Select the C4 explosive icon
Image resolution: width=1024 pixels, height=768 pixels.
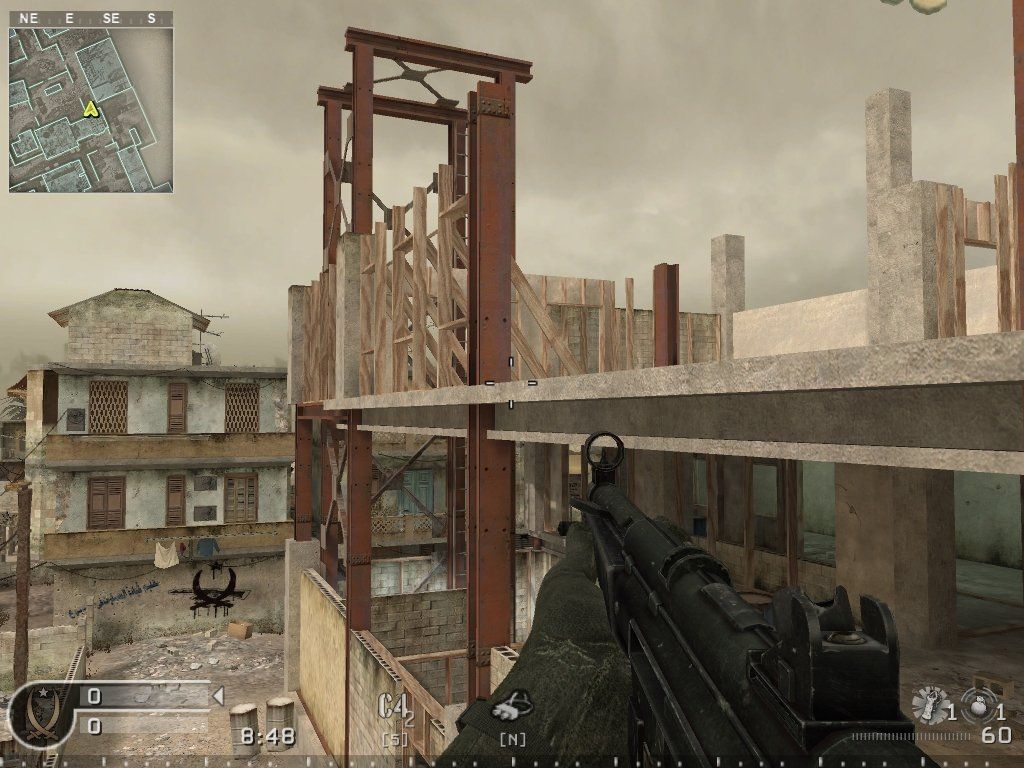tap(395, 707)
